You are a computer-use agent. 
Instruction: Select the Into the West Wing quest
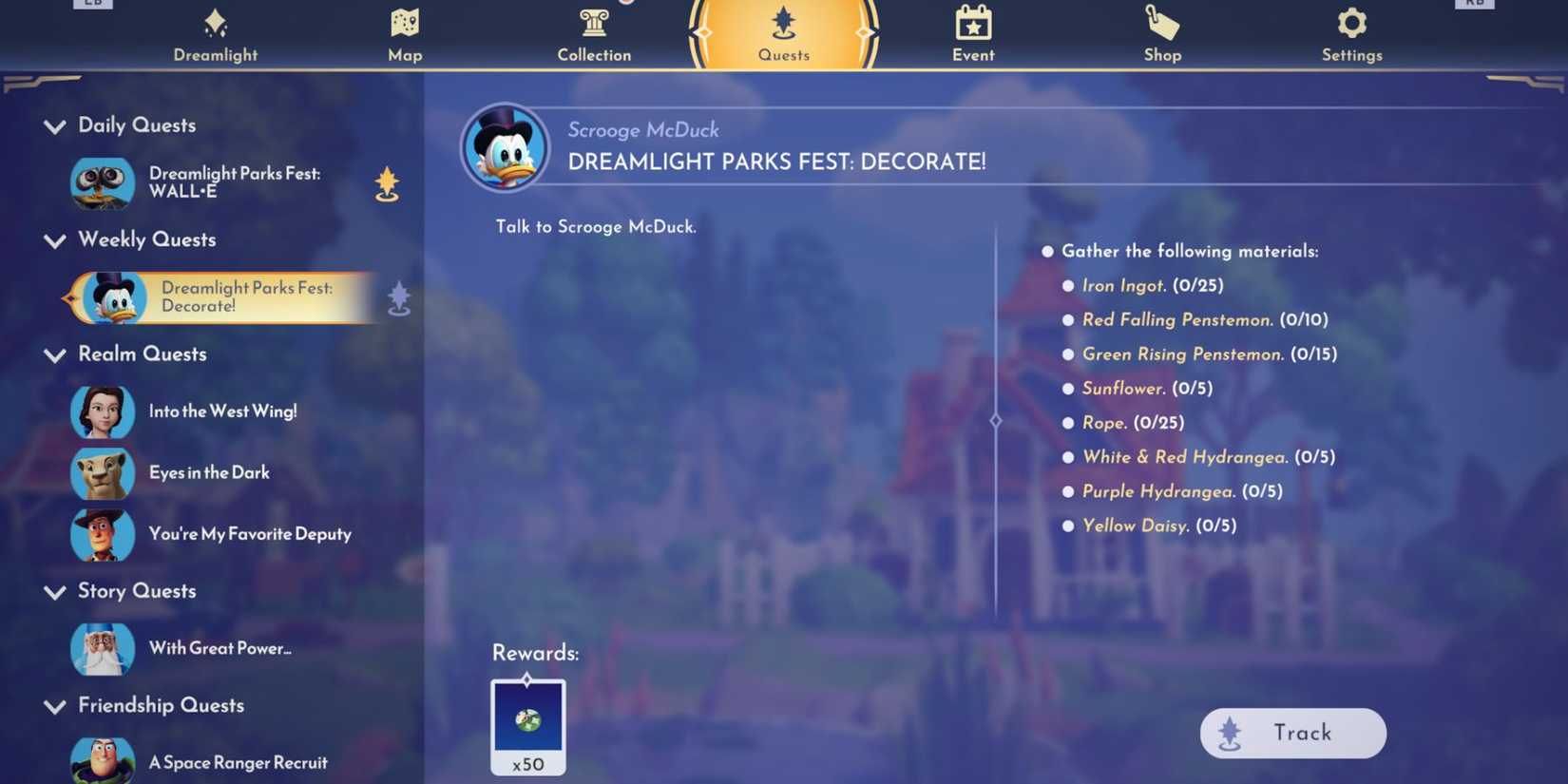pyautogui.click(x=222, y=411)
